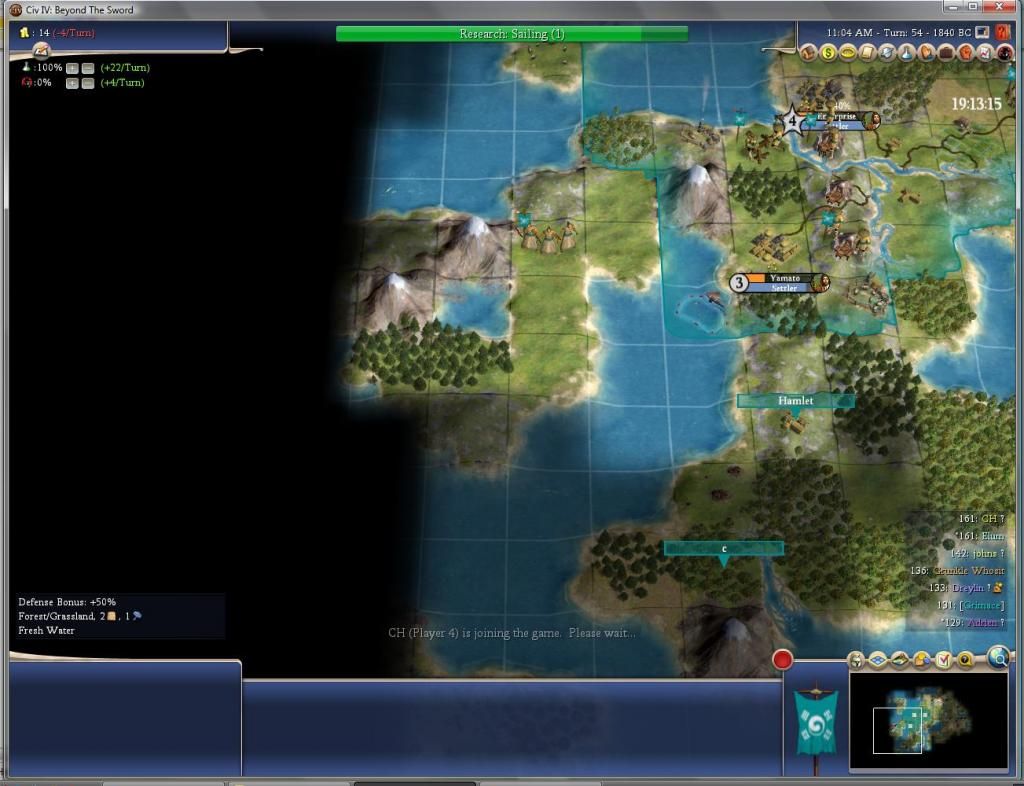Toggle the checkmark scores display button
Screen dimensions: 1024x786
point(943,660)
